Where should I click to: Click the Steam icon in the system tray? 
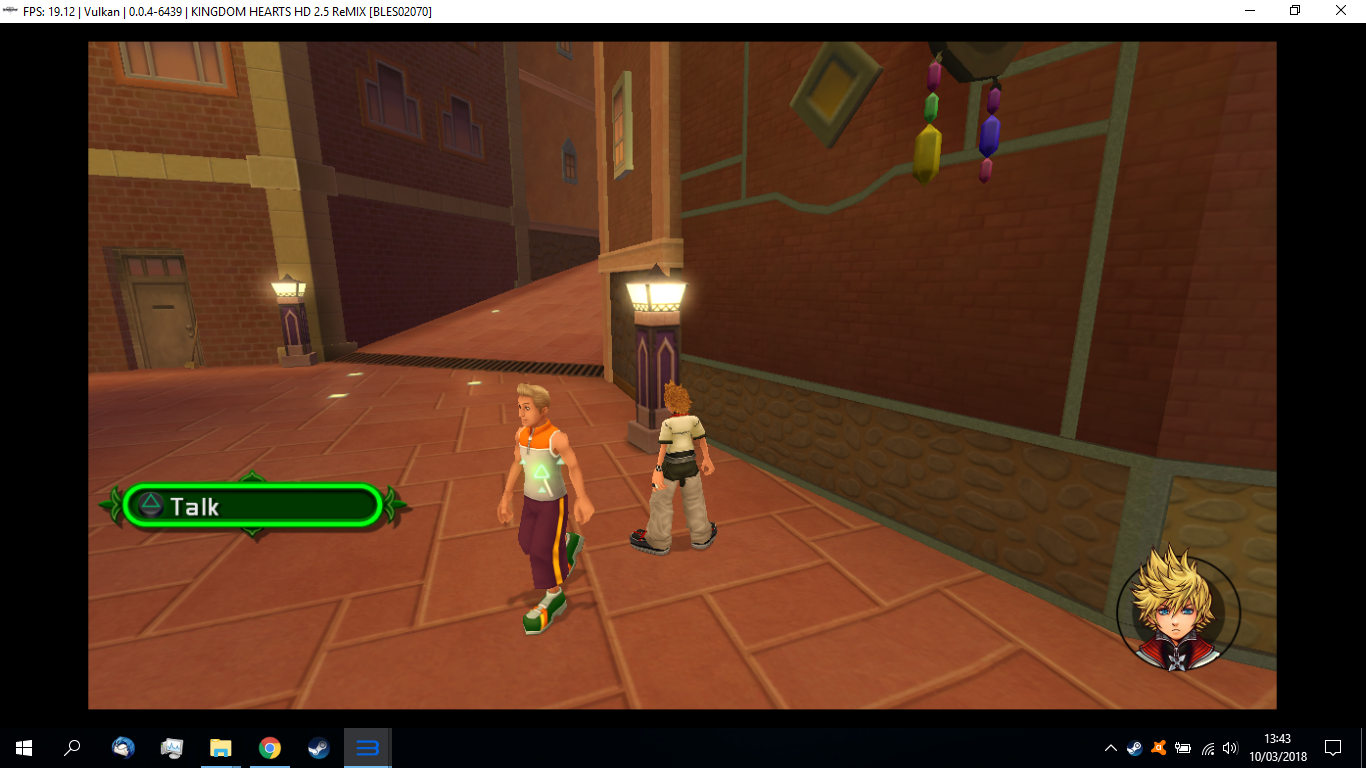tap(1133, 748)
